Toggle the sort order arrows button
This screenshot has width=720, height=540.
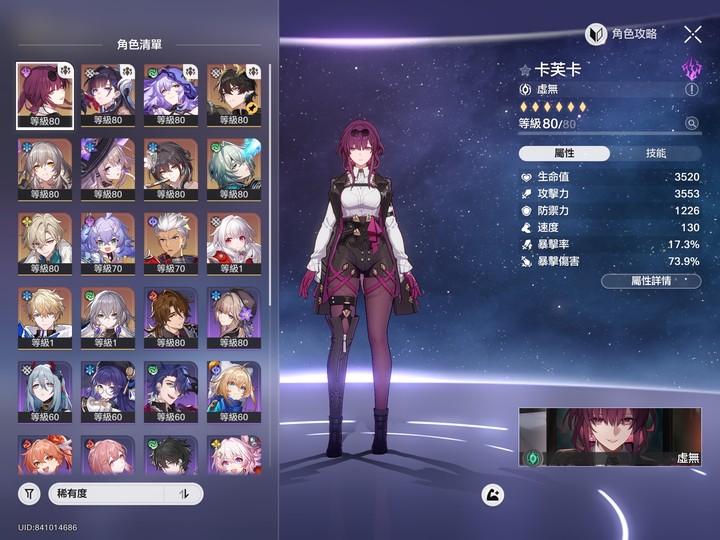tap(184, 493)
